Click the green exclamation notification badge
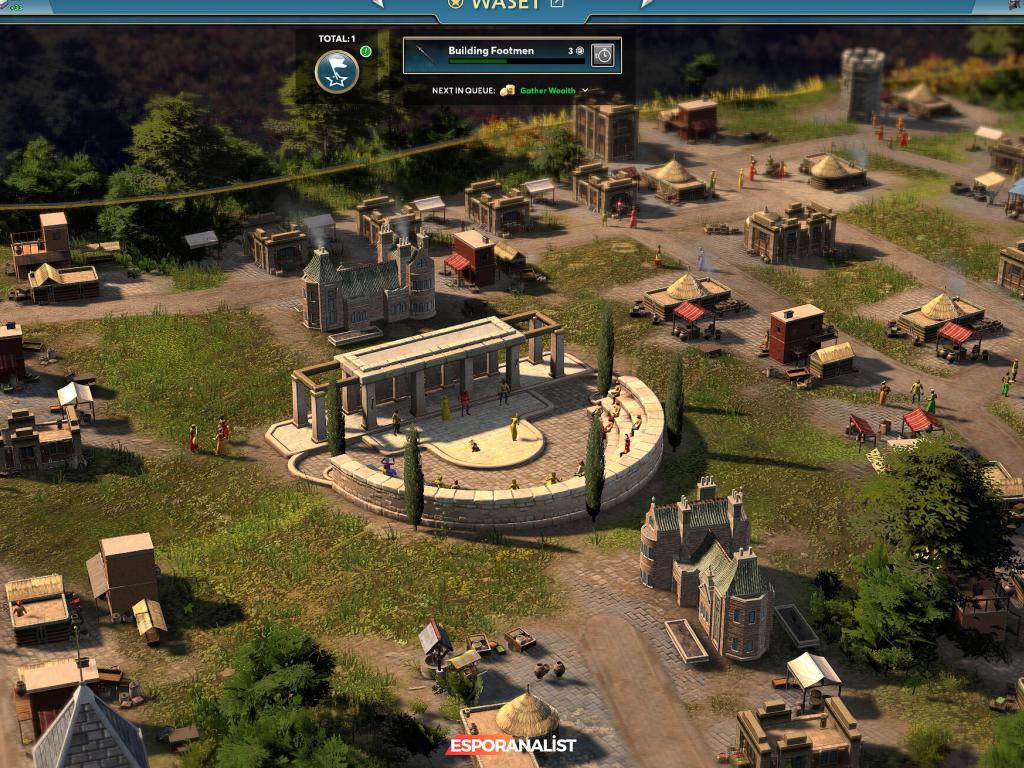Image resolution: width=1024 pixels, height=768 pixels. pyautogui.click(x=366, y=51)
